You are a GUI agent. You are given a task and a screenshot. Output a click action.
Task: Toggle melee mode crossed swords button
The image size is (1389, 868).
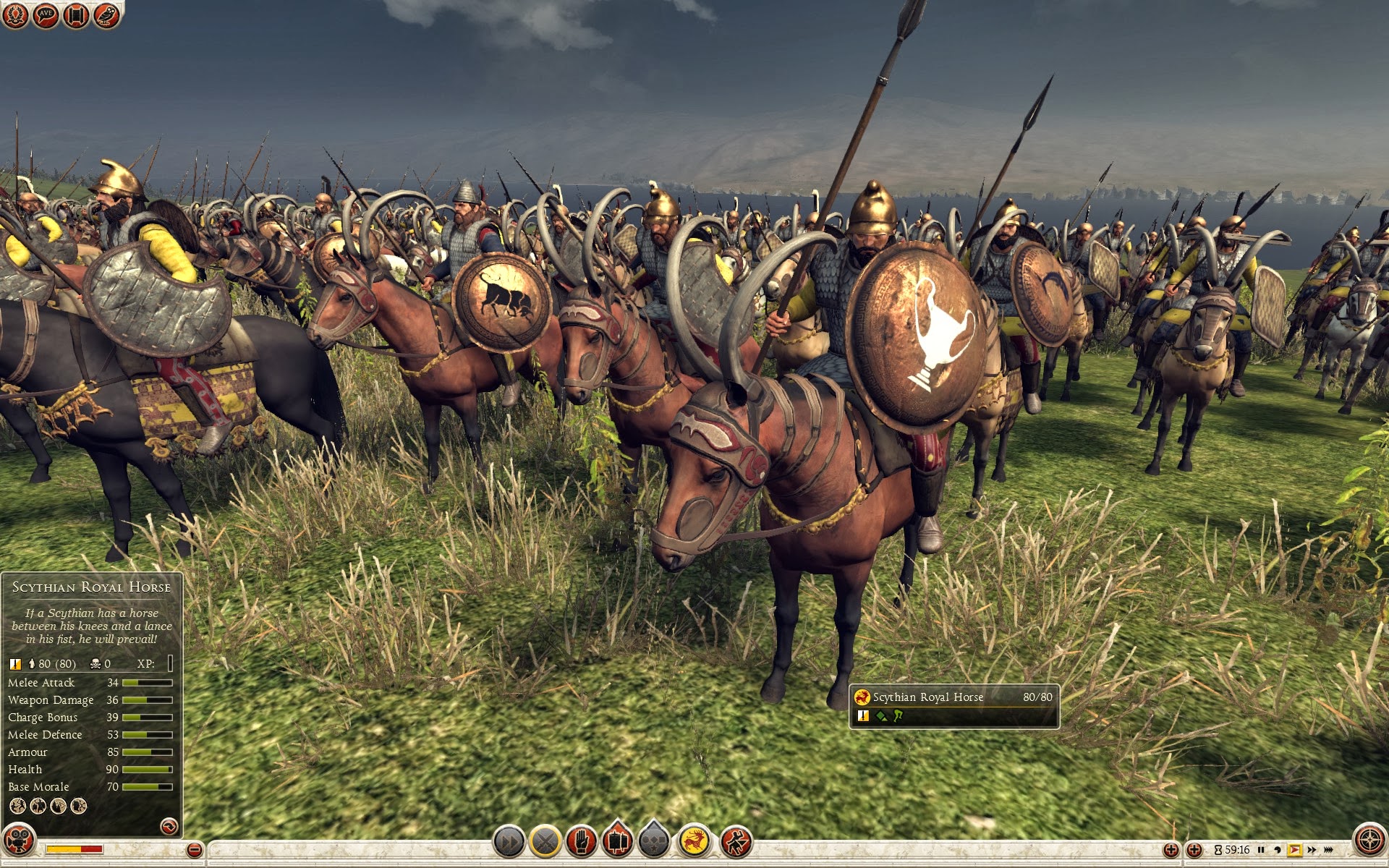545,842
